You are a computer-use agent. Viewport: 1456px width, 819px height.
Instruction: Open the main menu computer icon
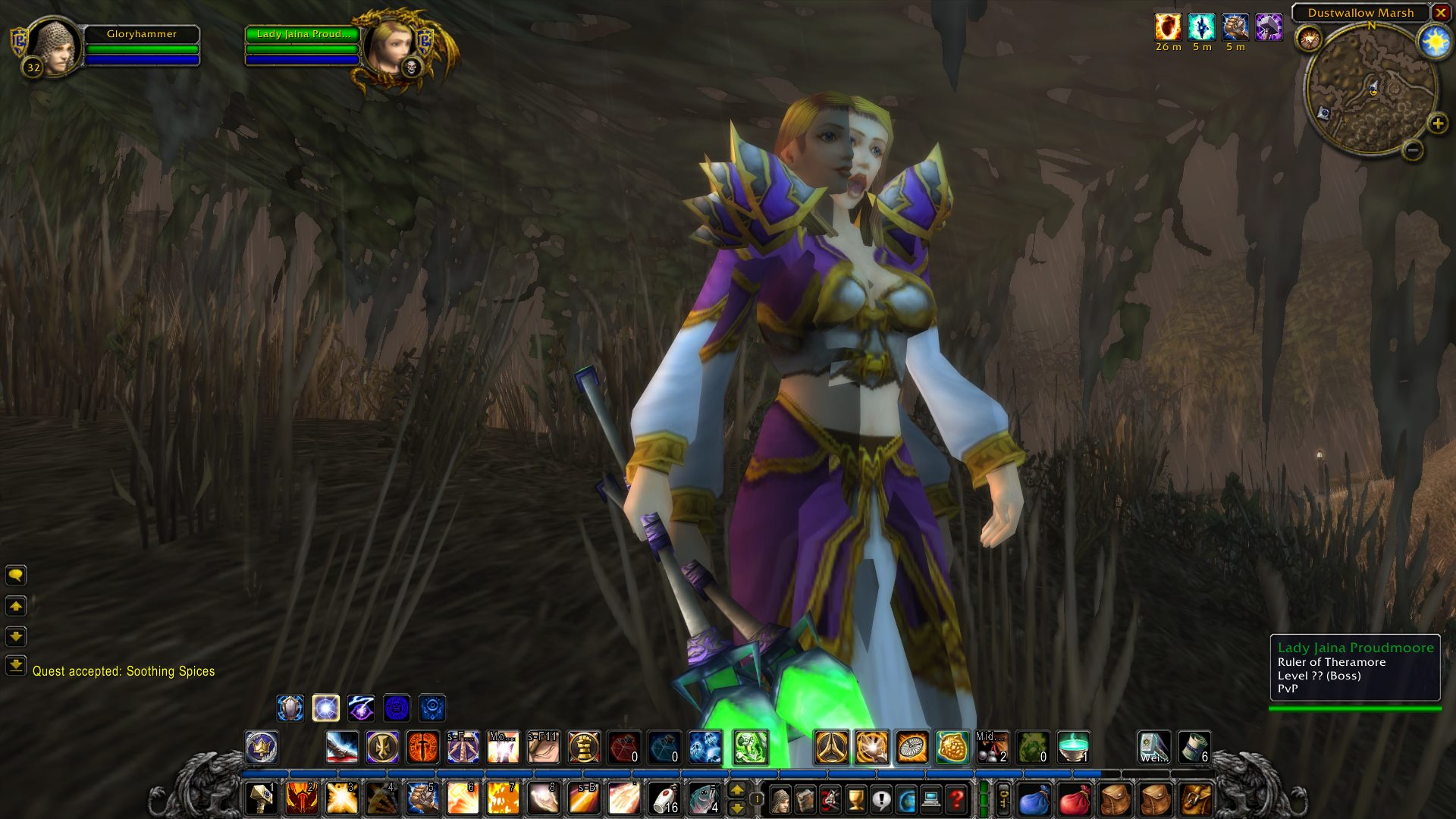tap(932, 799)
